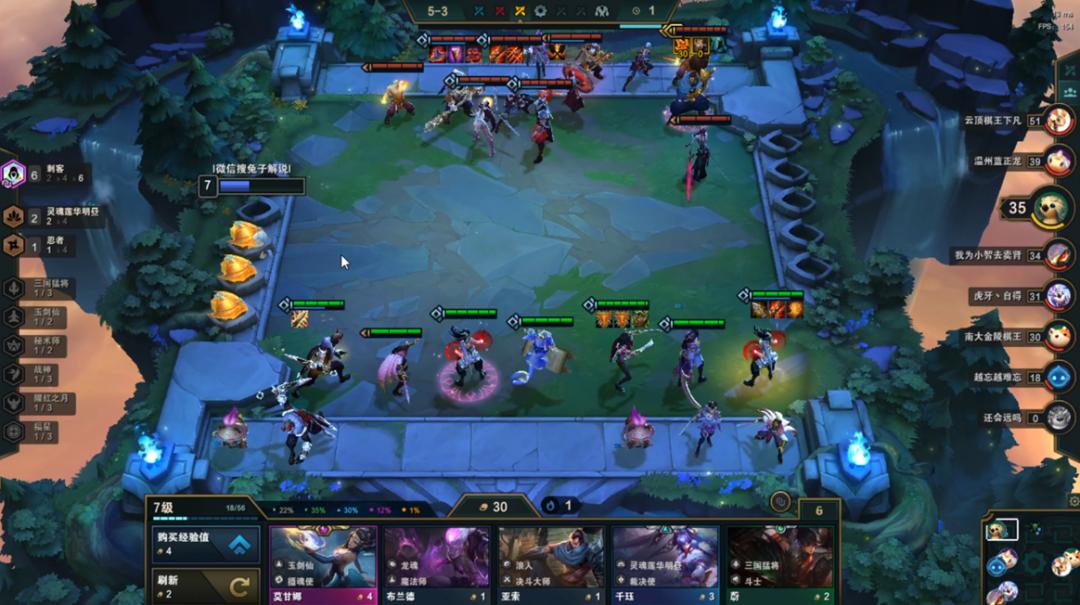This screenshot has width=1080, height=605.
Task: Toggle the shop lock icon
Action: (x=781, y=502)
